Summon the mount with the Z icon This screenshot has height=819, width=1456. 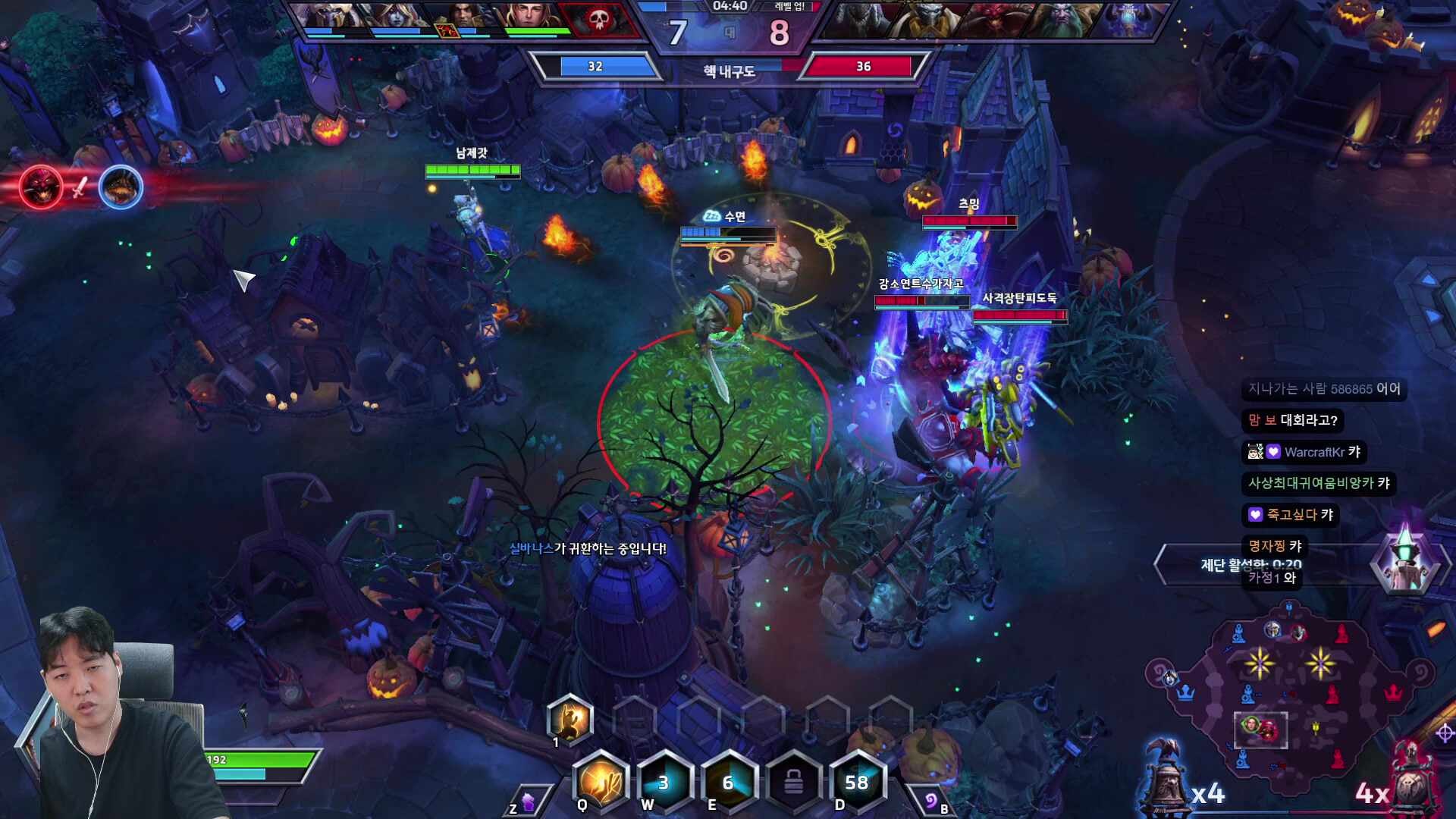coord(529,801)
